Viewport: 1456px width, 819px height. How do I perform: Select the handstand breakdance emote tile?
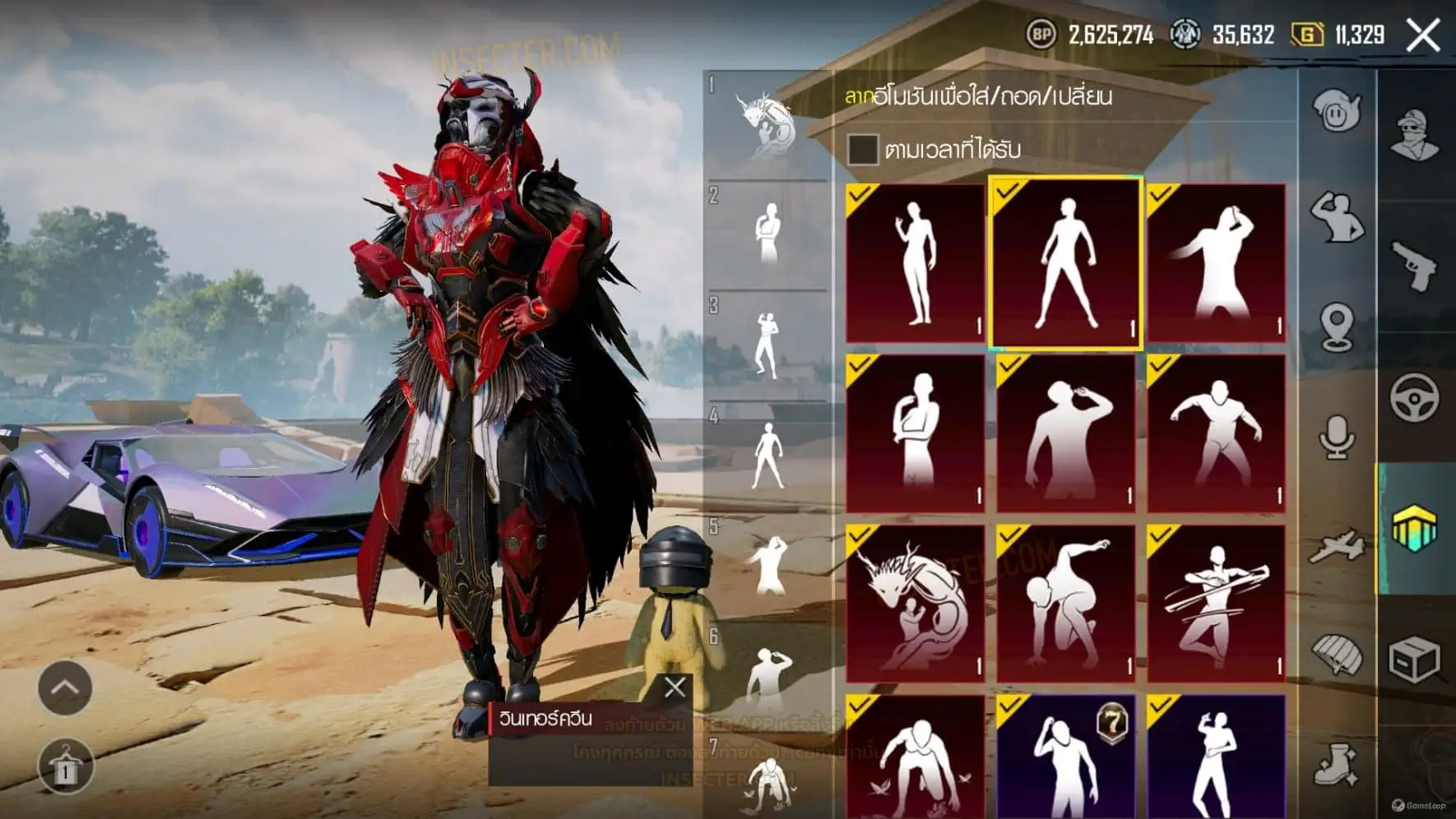click(1065, 604)
